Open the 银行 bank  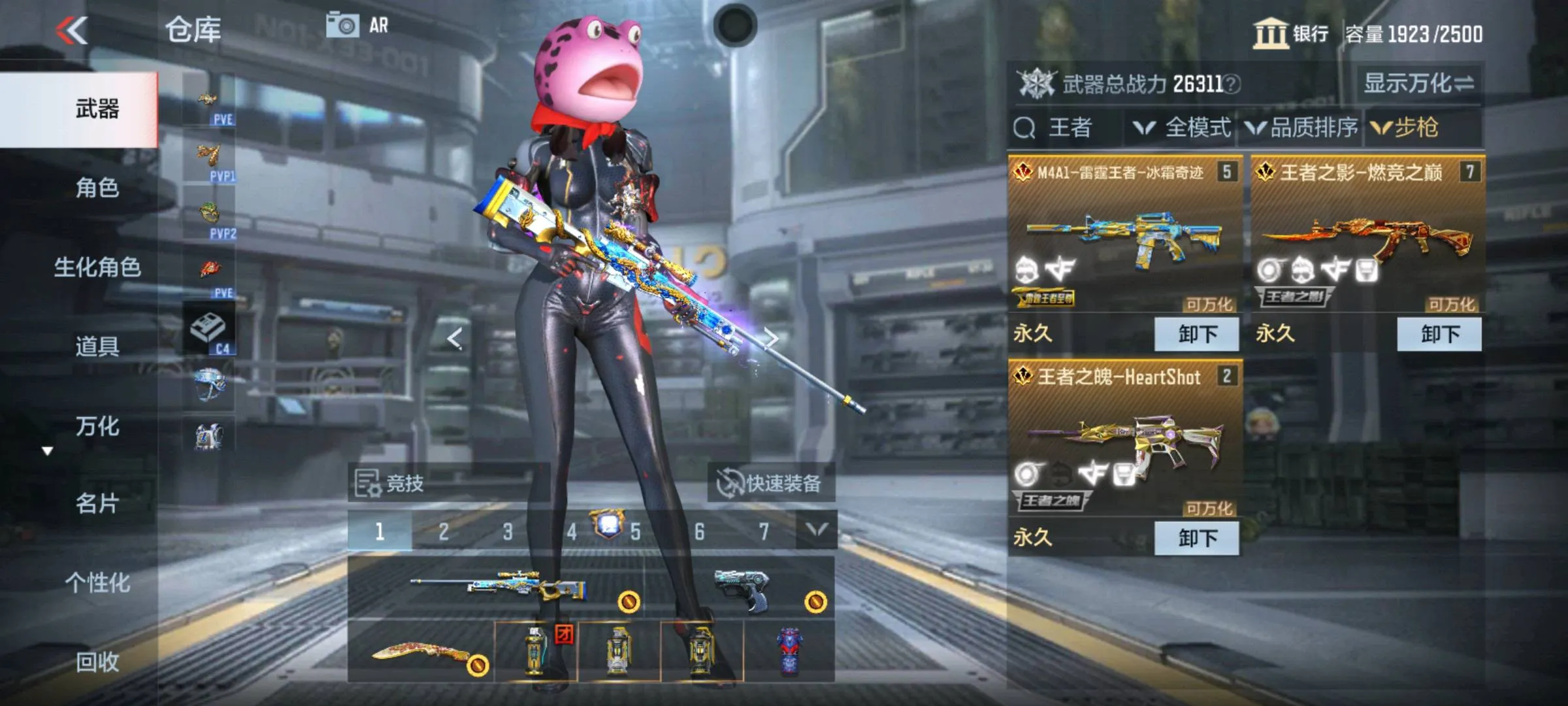point(1291,33)
